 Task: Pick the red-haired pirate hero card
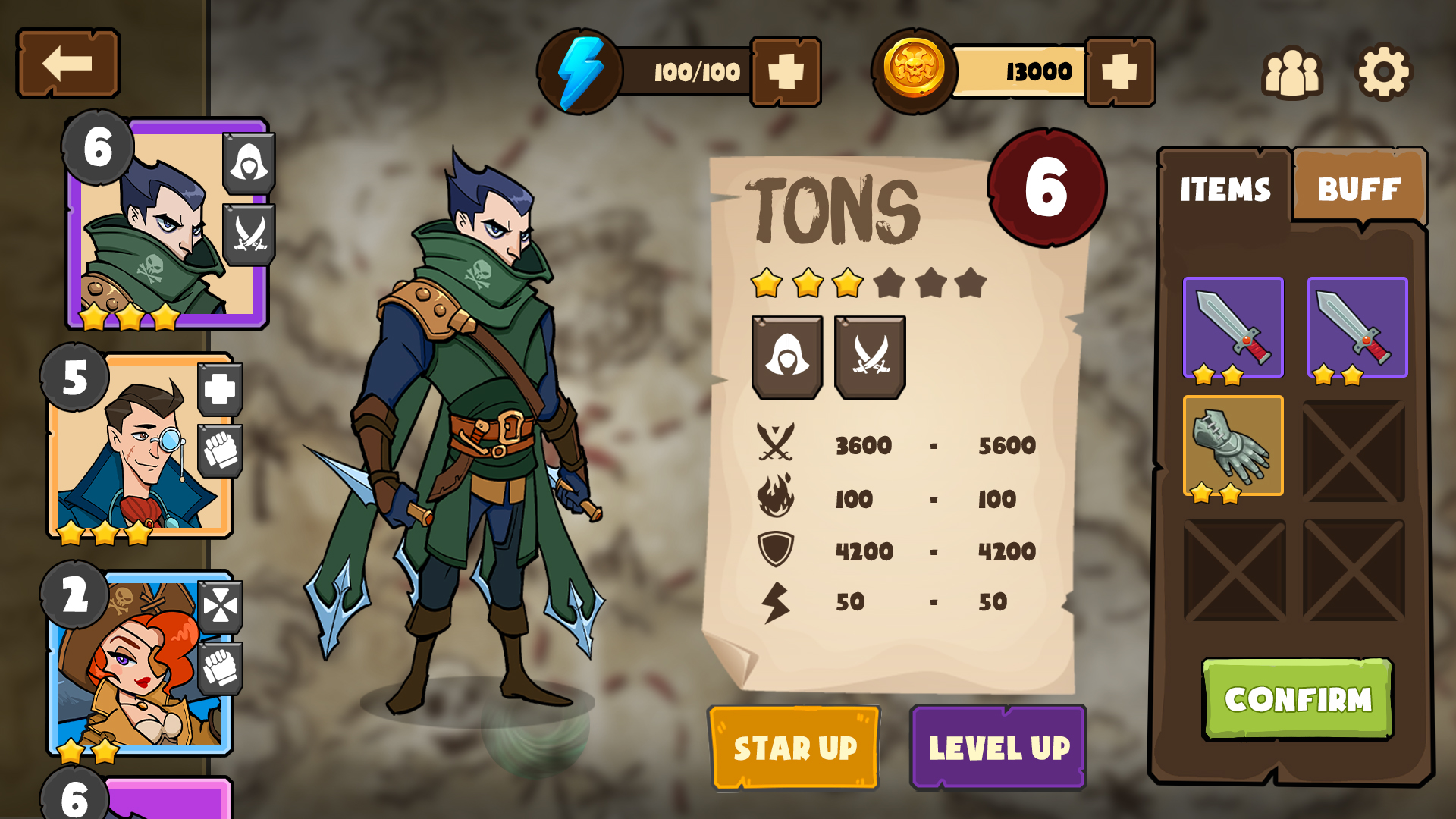click(x=140, y=664)
